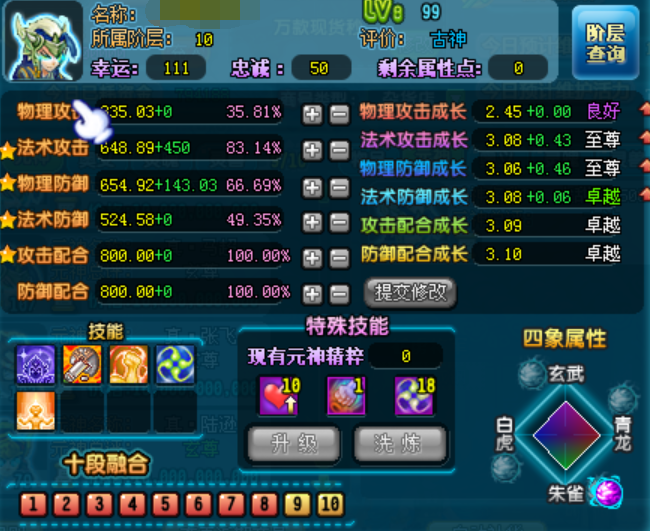Raise 防御配合 with its plus button
Screen dimensions: 650x531
[x=313, y=293]
